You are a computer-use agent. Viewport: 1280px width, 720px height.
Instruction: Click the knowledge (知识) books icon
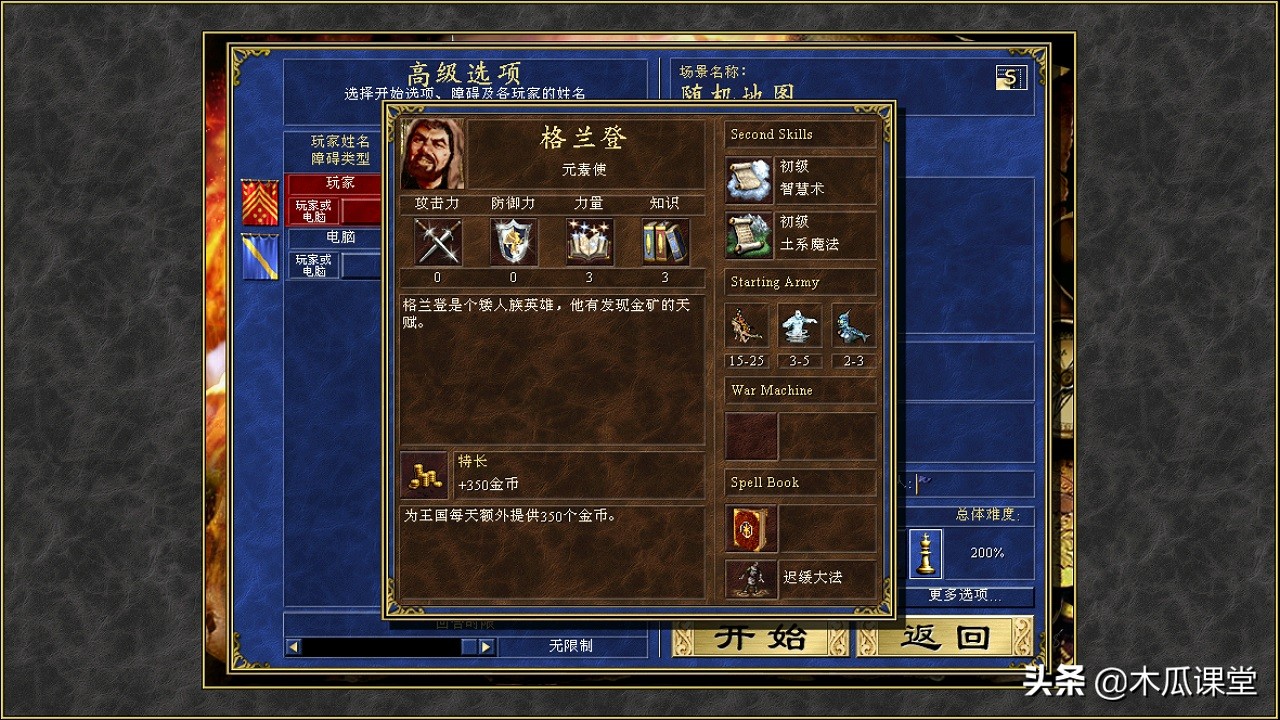pos(664,241)
